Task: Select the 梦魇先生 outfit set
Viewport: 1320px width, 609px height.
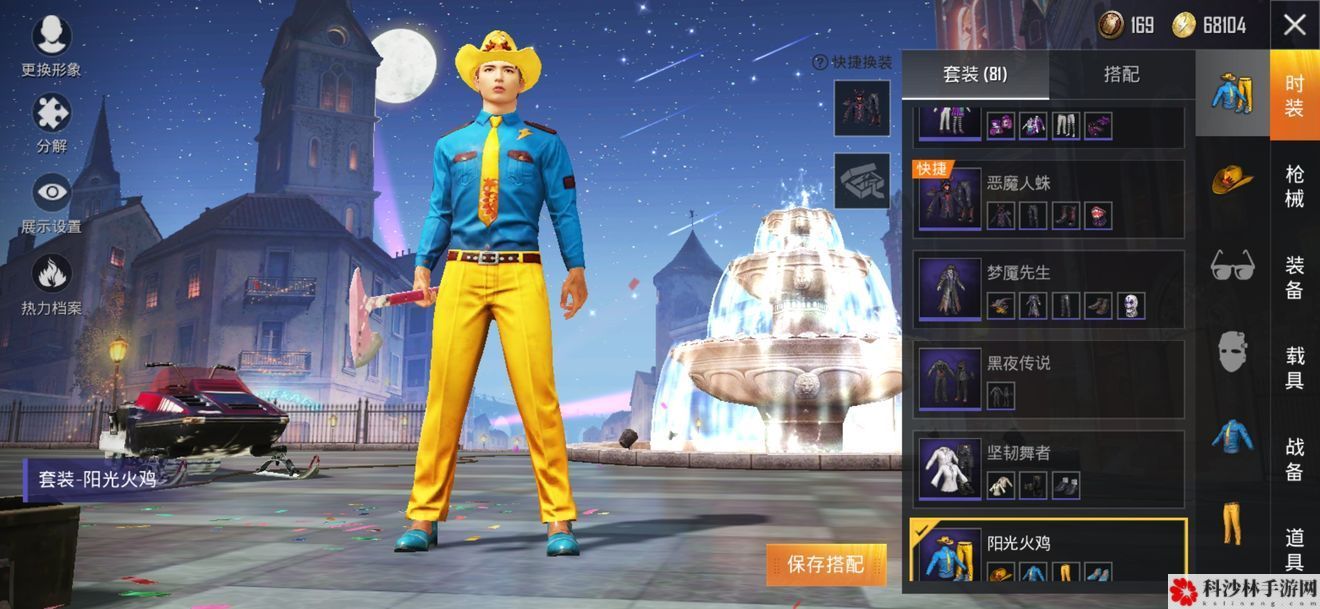Action: coord(1048,289)
